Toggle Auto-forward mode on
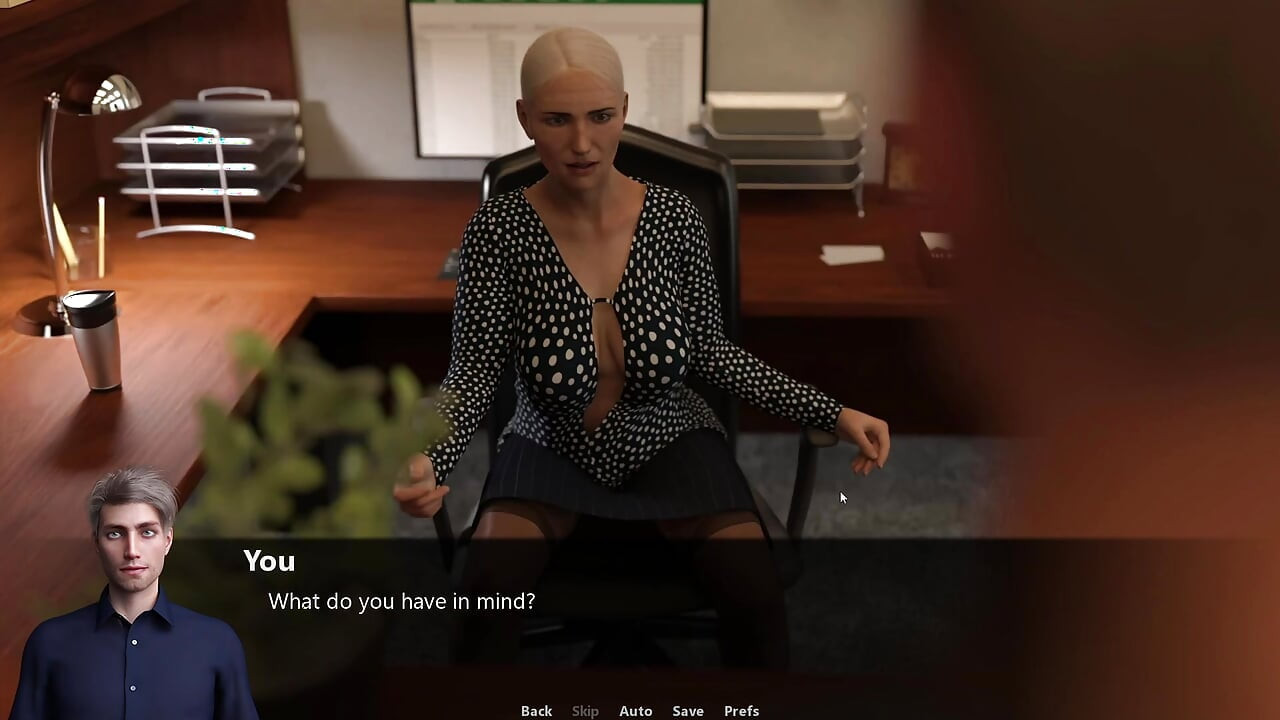This screenshot has height=720, width=1280. click(x=636, y=710)
